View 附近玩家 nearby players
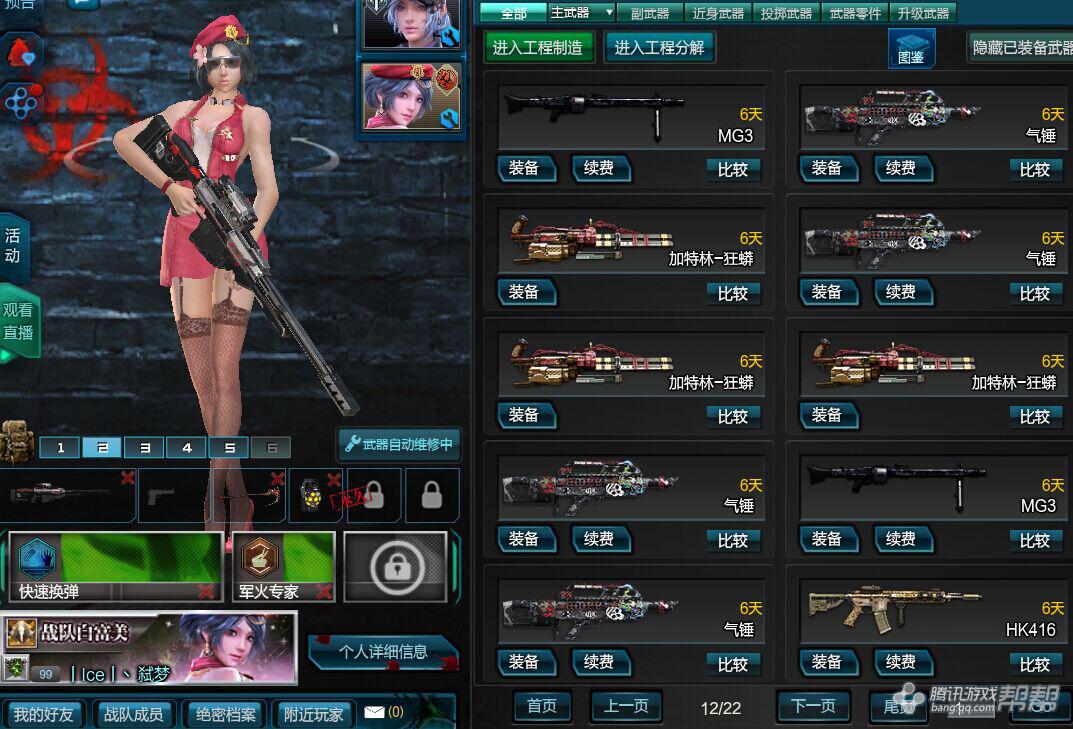The height and width of the screenshot is (729, 1073). (x=313, y=714)
